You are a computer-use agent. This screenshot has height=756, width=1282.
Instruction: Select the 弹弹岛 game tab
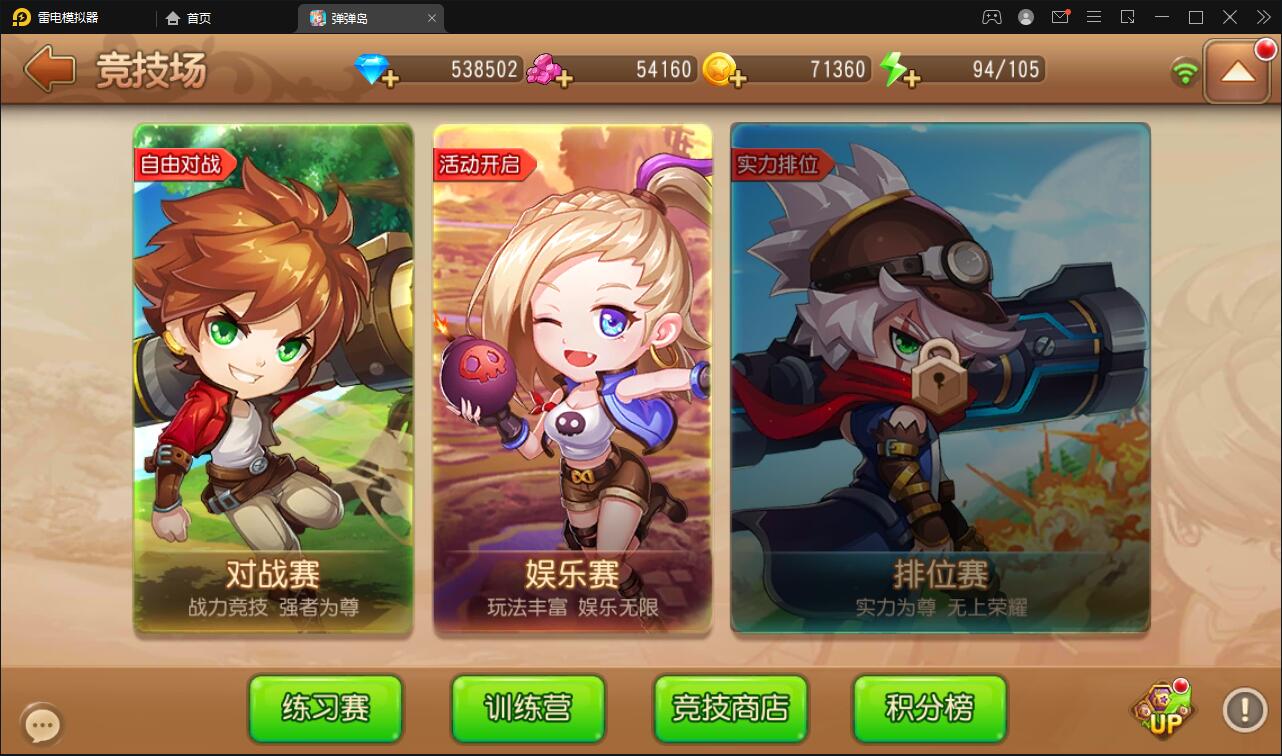pos(361,17)
